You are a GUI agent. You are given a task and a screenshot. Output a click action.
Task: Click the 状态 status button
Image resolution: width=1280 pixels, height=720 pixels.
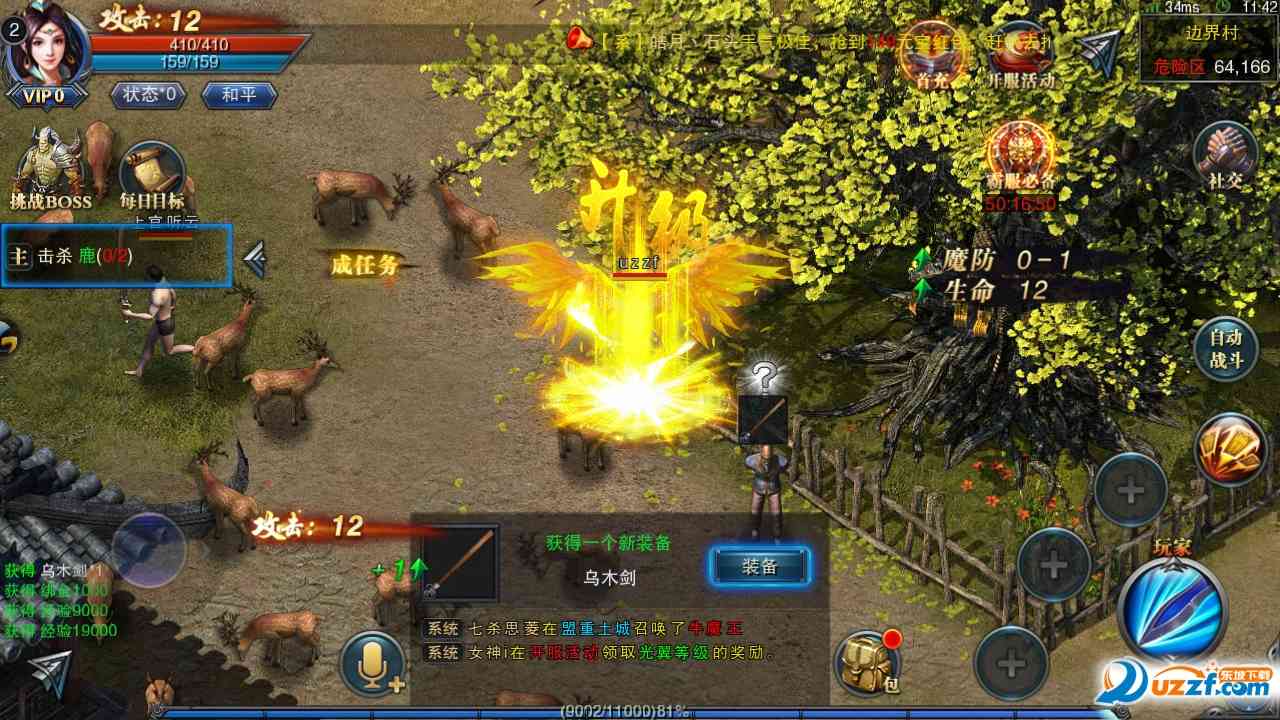pos(150,95)
